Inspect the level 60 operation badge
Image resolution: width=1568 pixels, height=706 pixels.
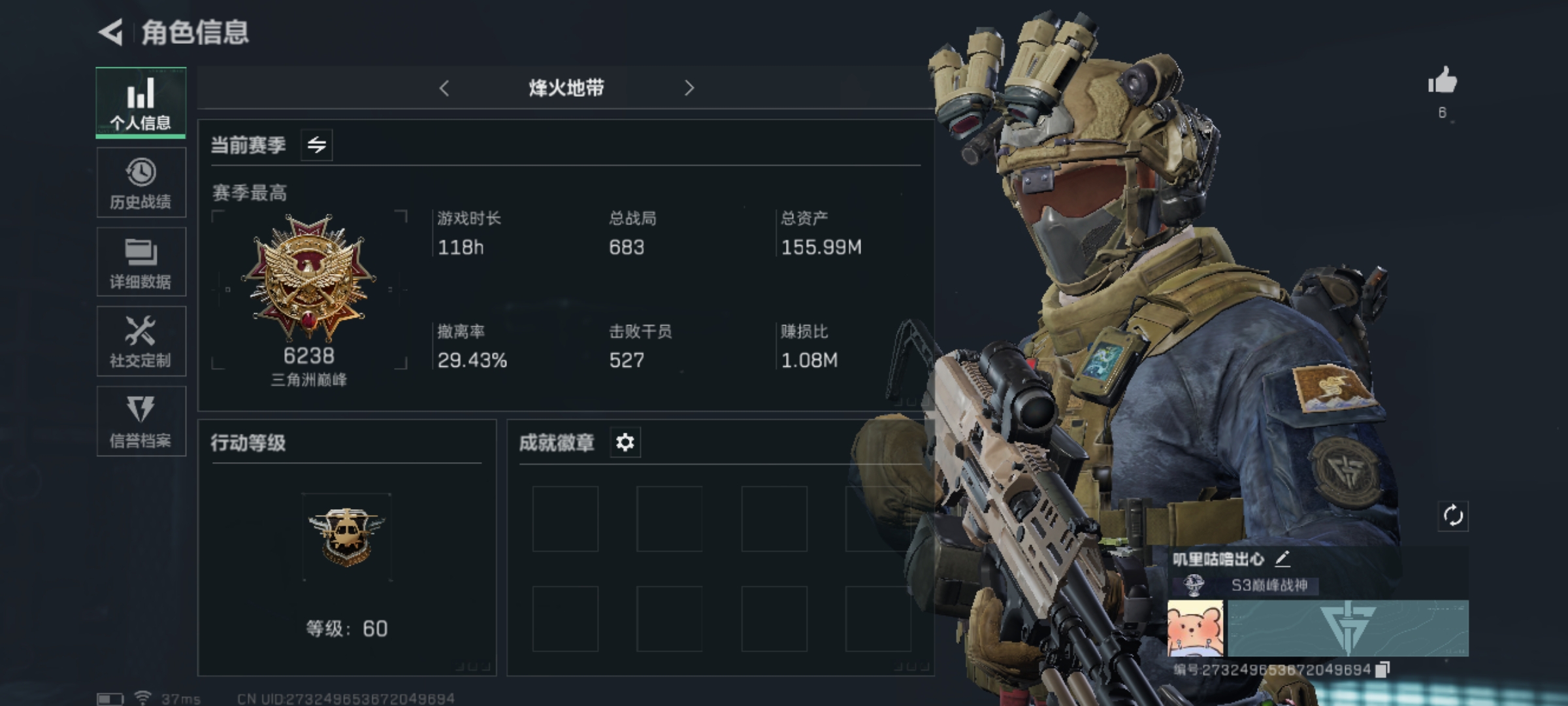click(x=346, y=537)
